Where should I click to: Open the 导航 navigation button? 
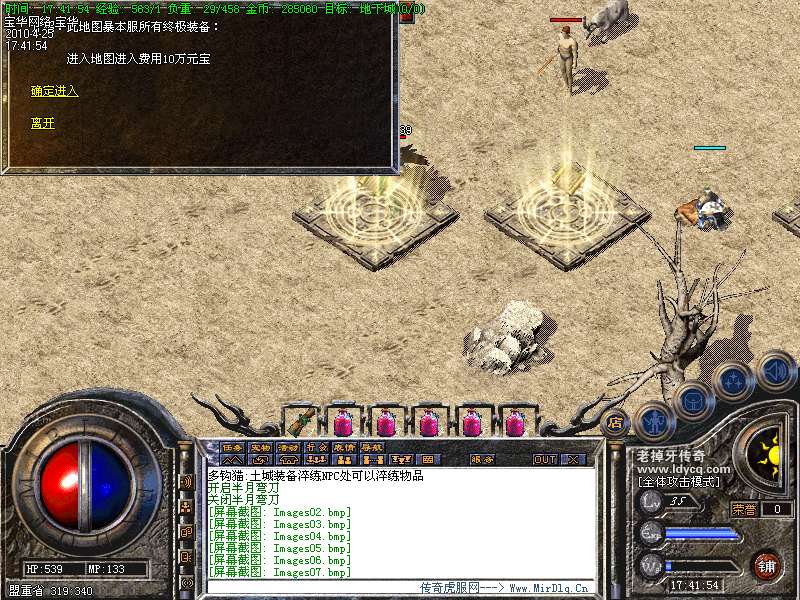(372, 447)
